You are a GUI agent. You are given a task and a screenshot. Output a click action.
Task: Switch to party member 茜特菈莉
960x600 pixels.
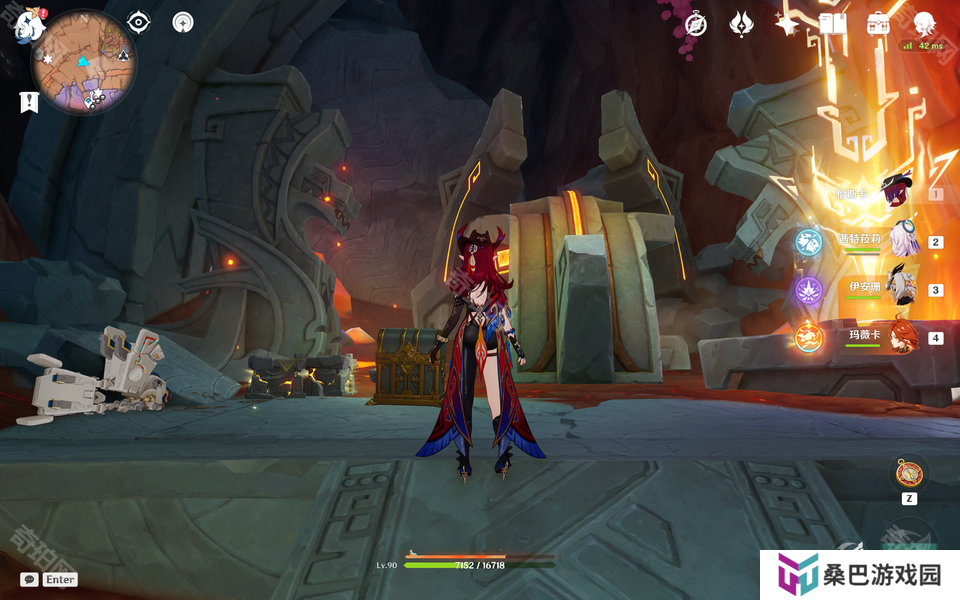click(903, 241)
